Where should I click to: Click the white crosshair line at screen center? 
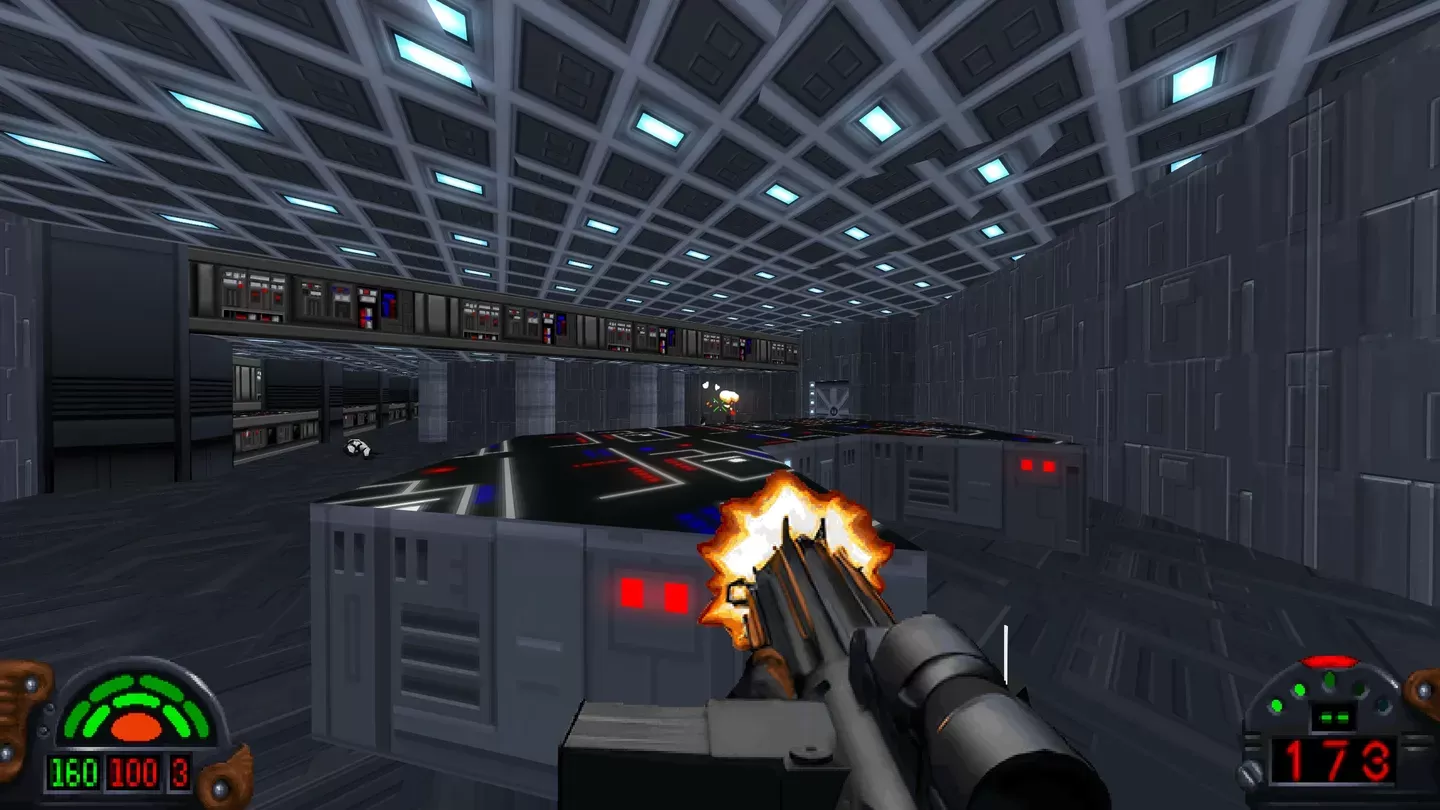point(1003,652)
